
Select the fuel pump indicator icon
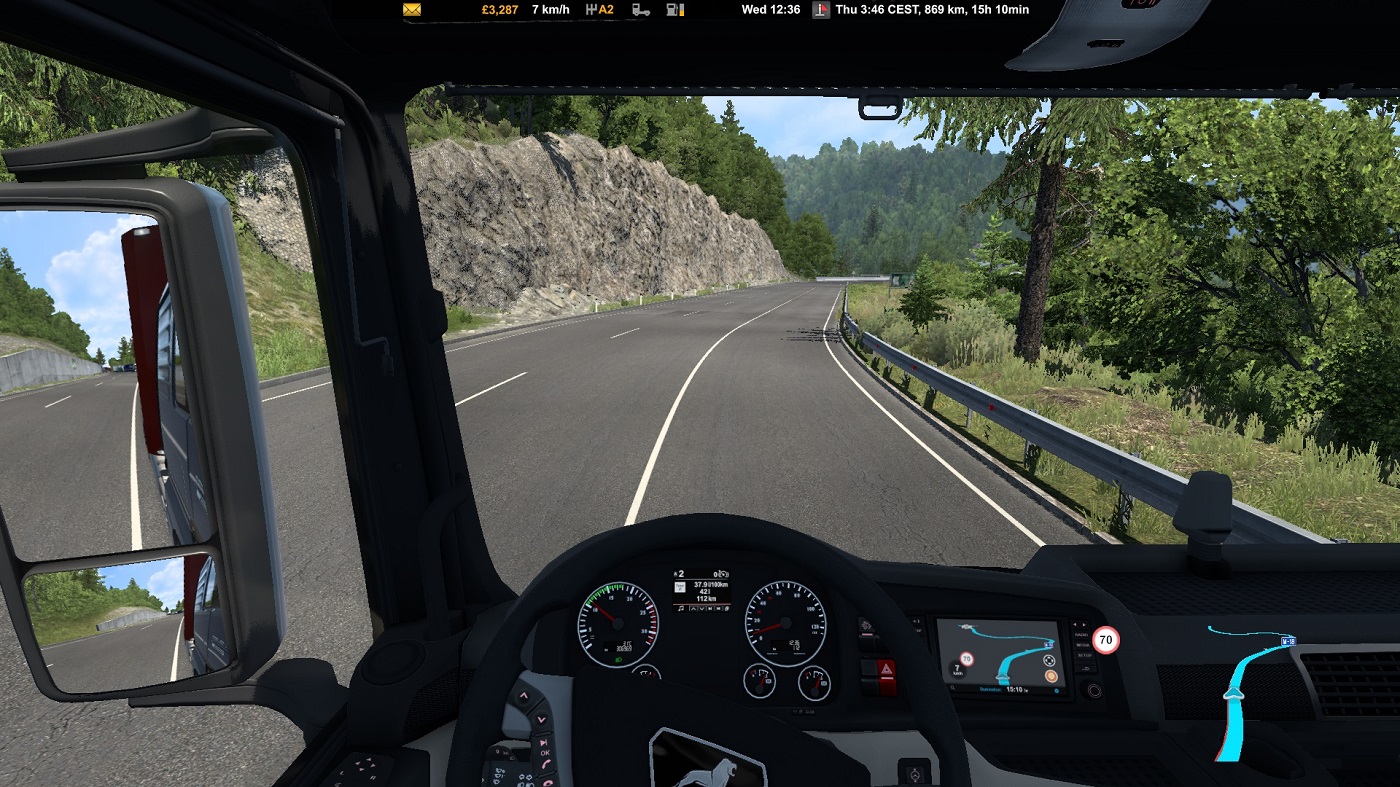(675, 10)
